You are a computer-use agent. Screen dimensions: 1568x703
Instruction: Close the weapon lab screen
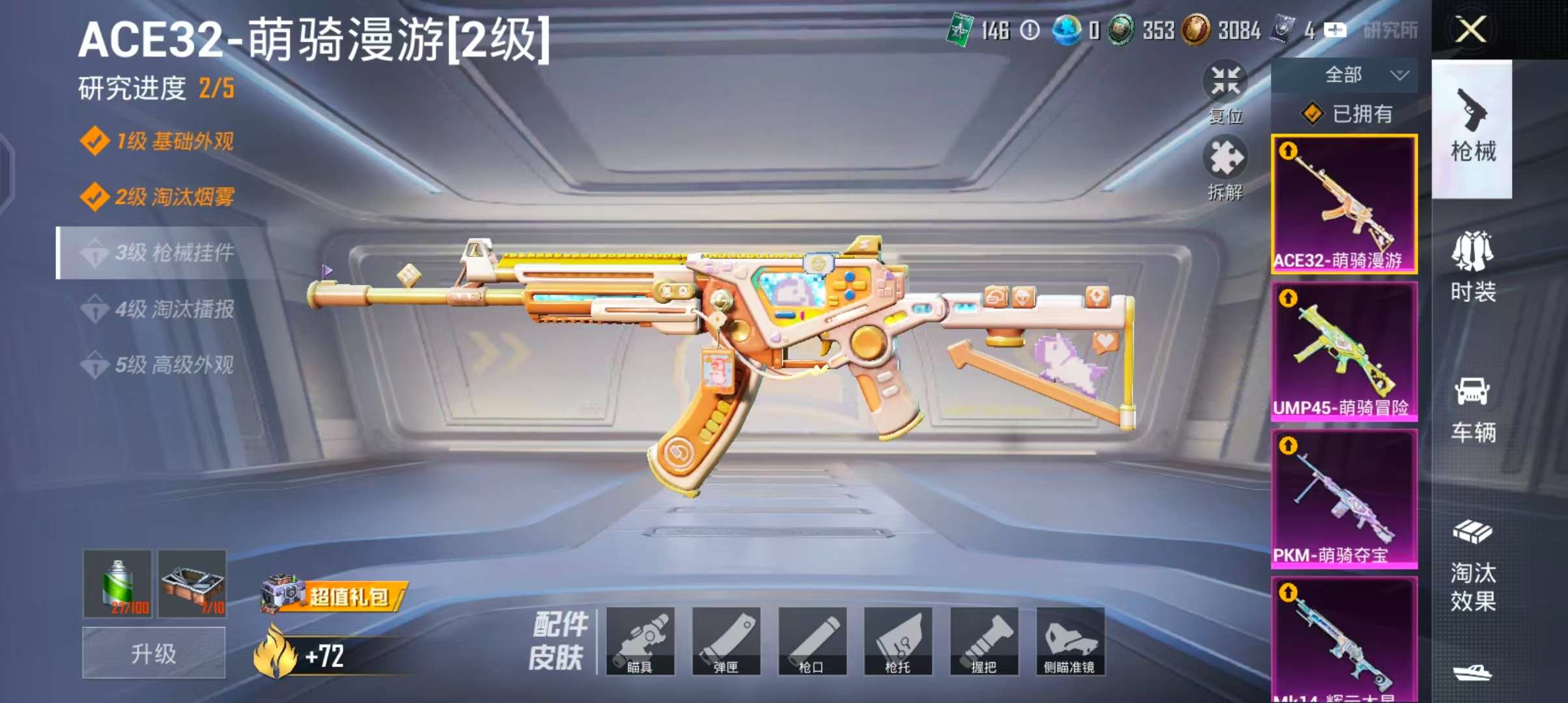1470,29
